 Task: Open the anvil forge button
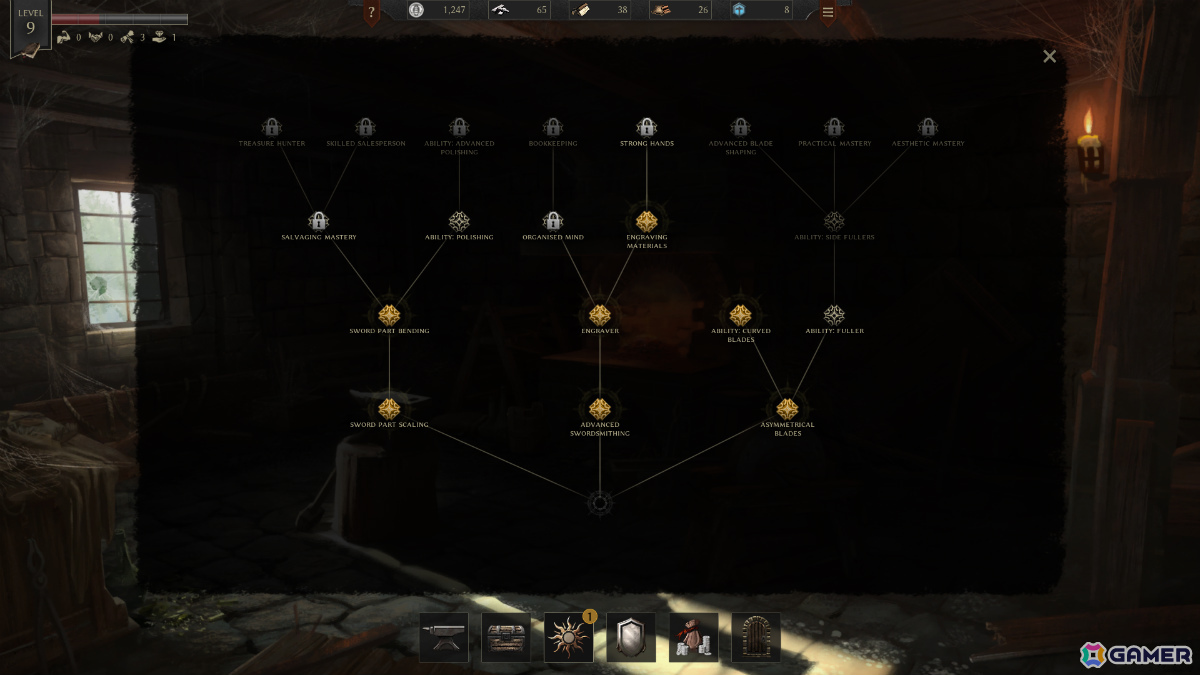click(443, 638)
